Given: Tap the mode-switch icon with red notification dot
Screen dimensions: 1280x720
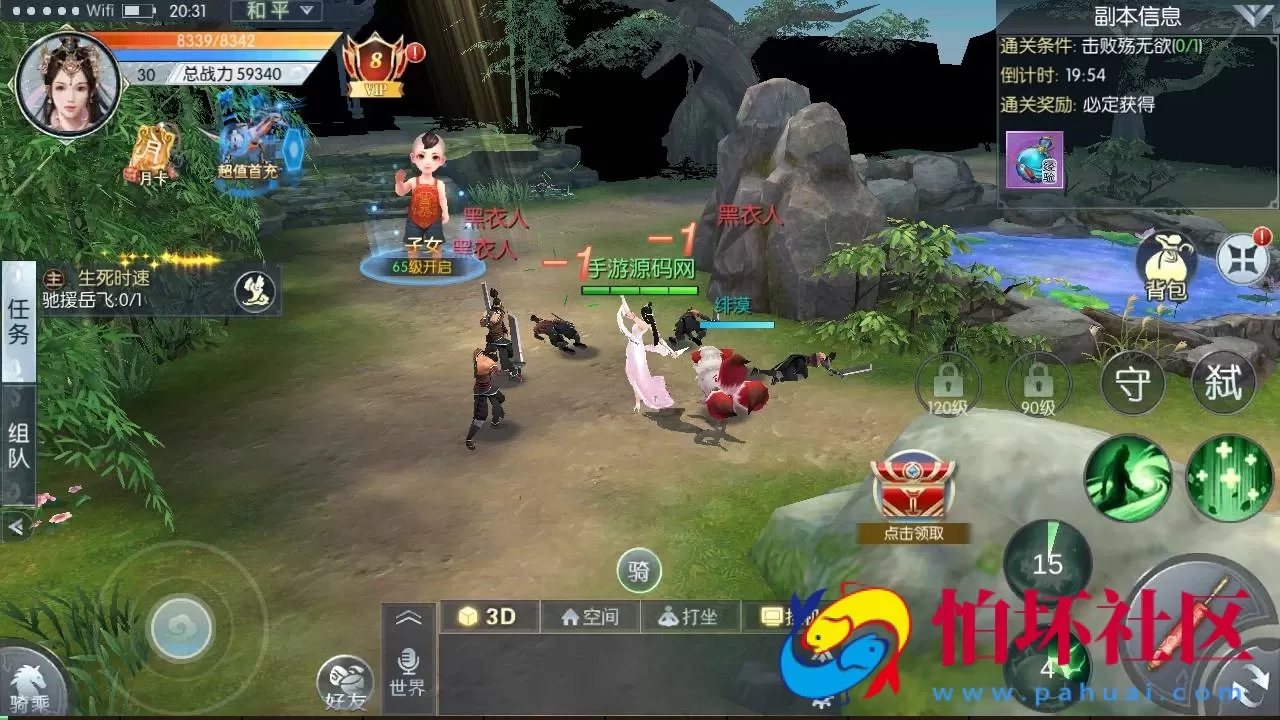Looking at the screenshot, I should coord(1242,263).
